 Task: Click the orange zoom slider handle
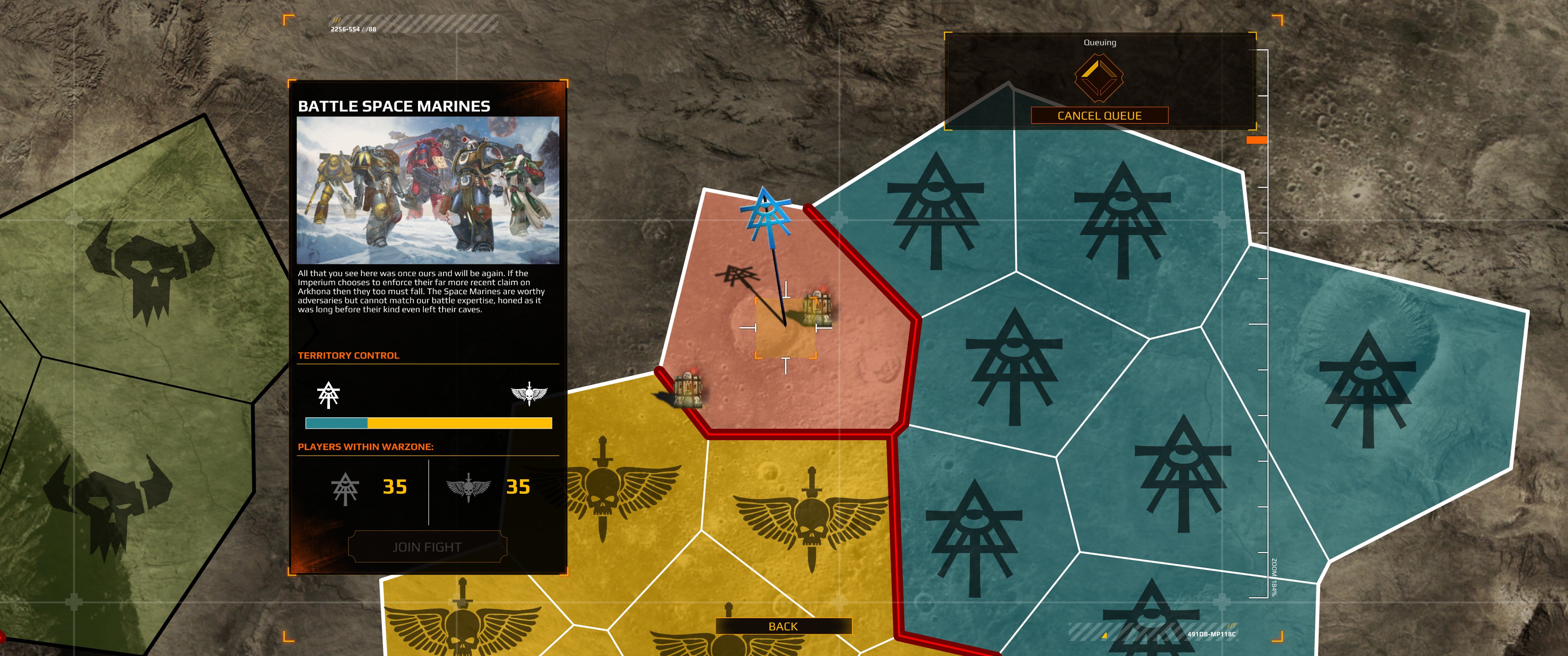click(1256, 140)
